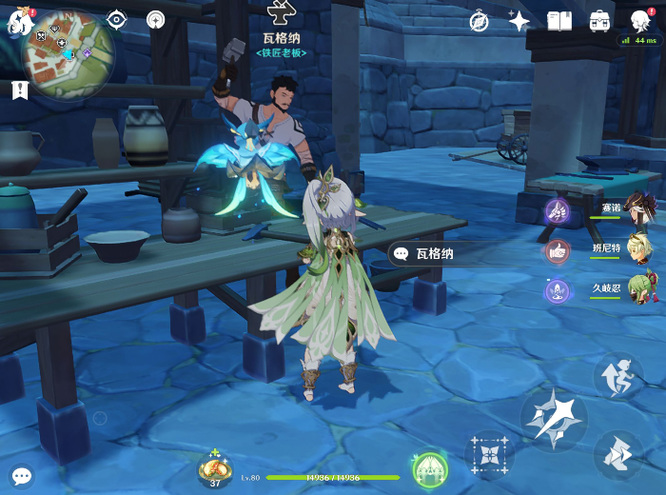Tap the jump button
Screen dimensions: 666x495
click(619, 377)
